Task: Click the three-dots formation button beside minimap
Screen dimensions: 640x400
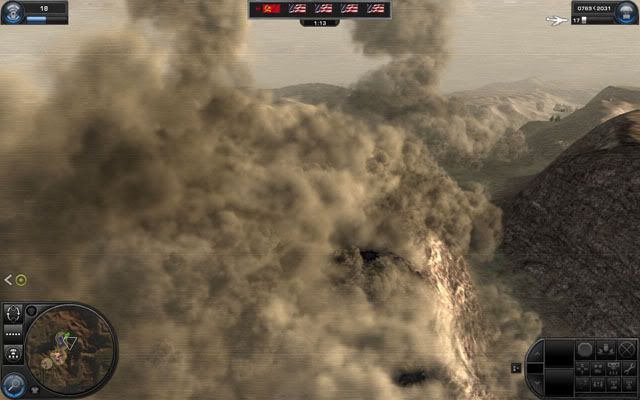Action: coord(13,352)
